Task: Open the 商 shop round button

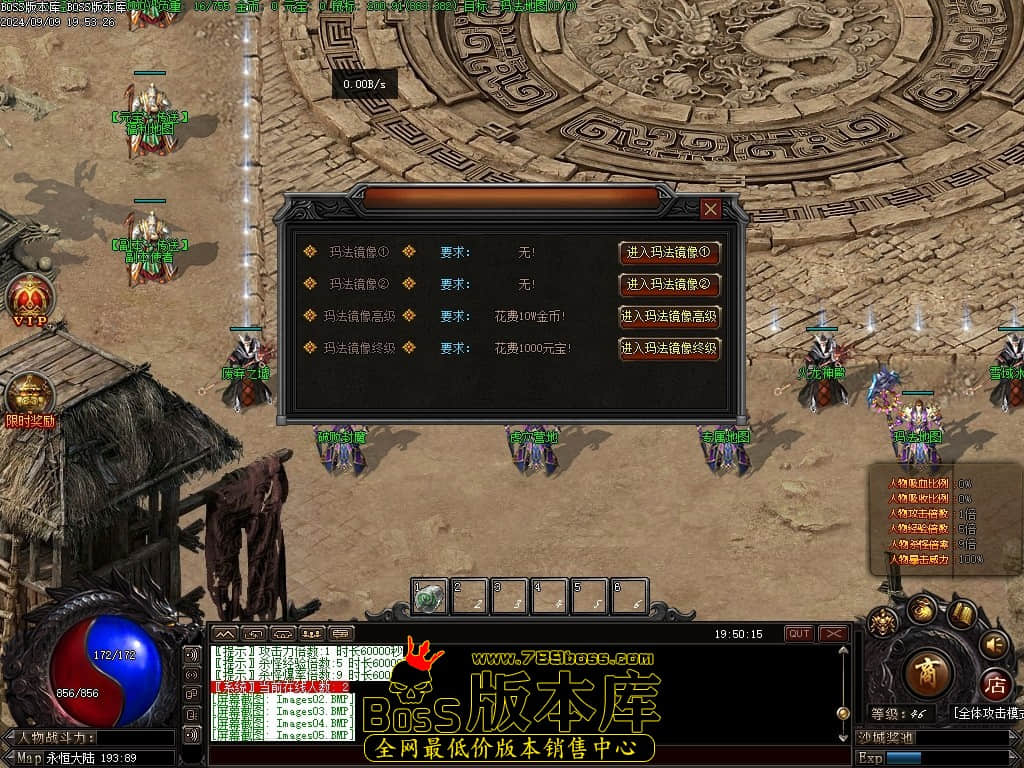Action: coord(927,672)
